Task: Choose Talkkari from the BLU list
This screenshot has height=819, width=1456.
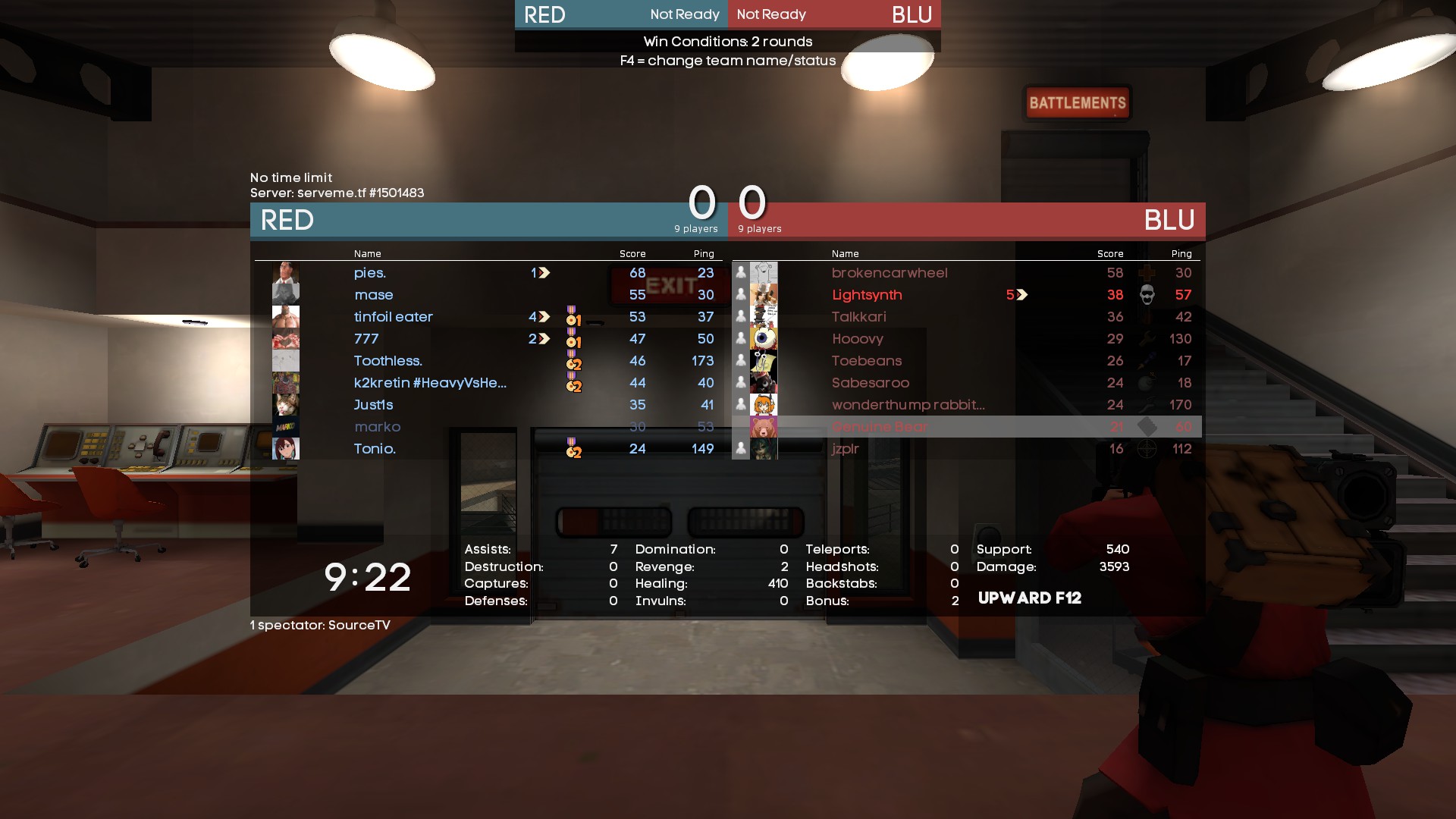Action: pos(858,317)
